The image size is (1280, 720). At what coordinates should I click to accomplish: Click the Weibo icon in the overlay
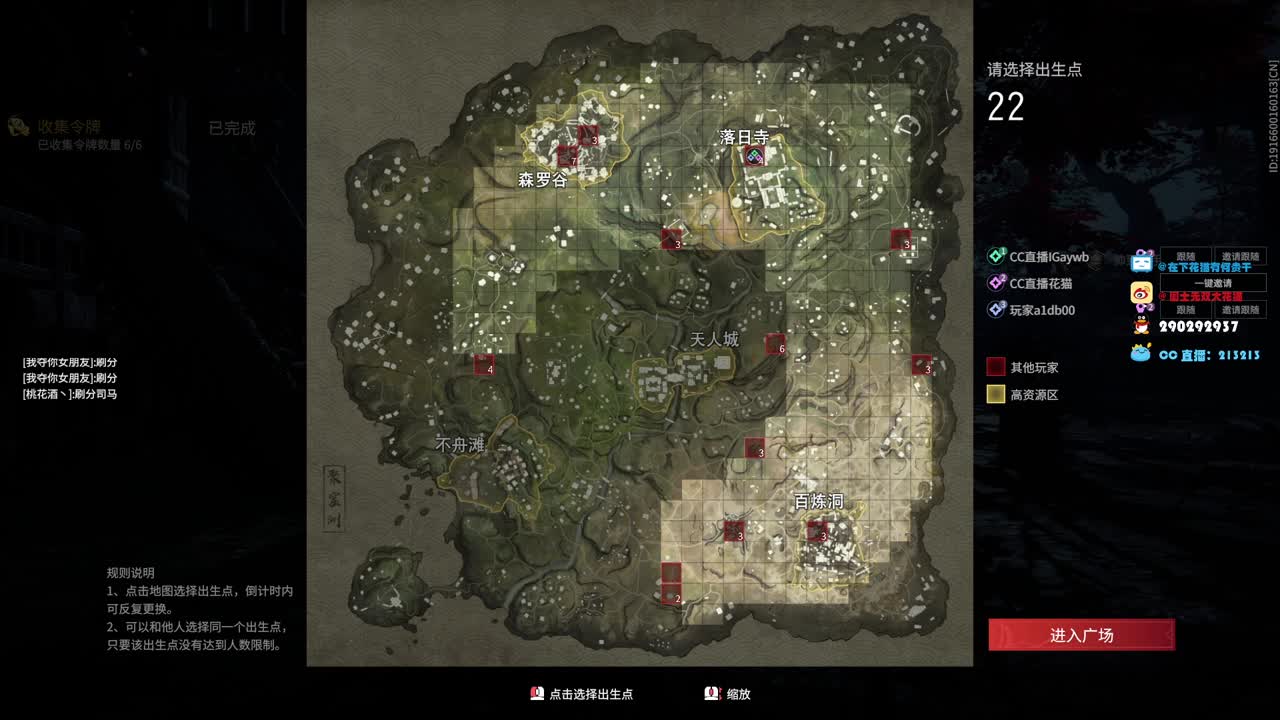pos(1141,292)
